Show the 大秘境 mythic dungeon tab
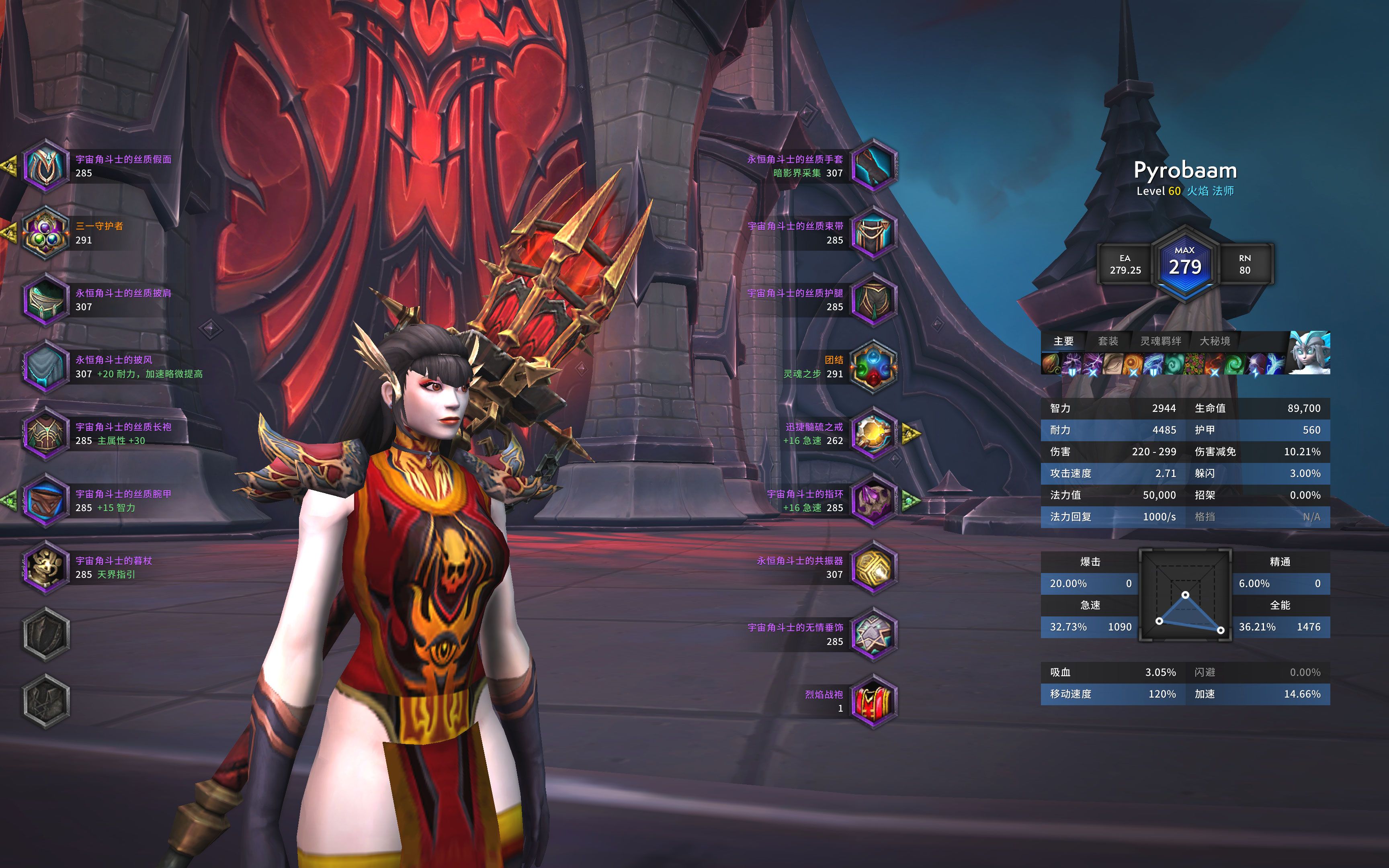The height and width of the screenshot is (868, 1389). click(x=1215, y=341)
